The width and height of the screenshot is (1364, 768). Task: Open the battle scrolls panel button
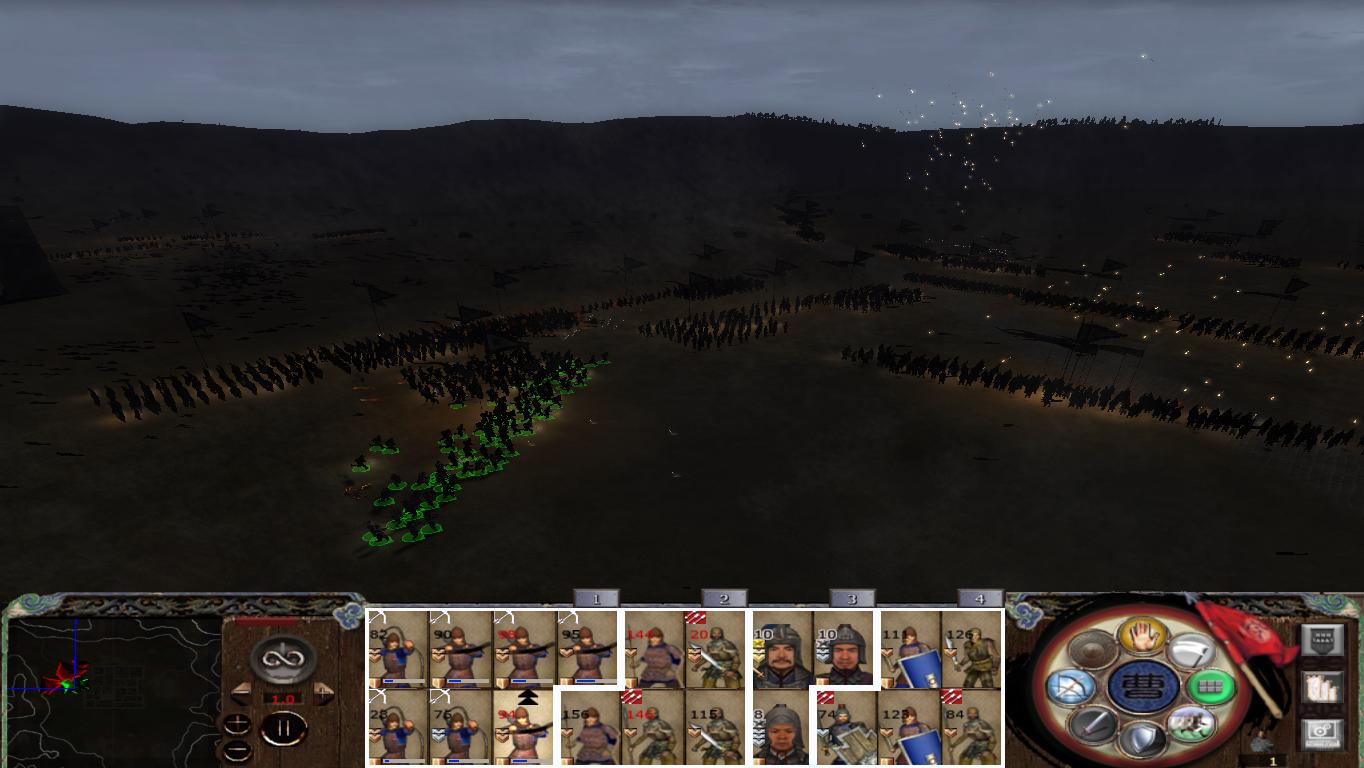click(1322, 689)
